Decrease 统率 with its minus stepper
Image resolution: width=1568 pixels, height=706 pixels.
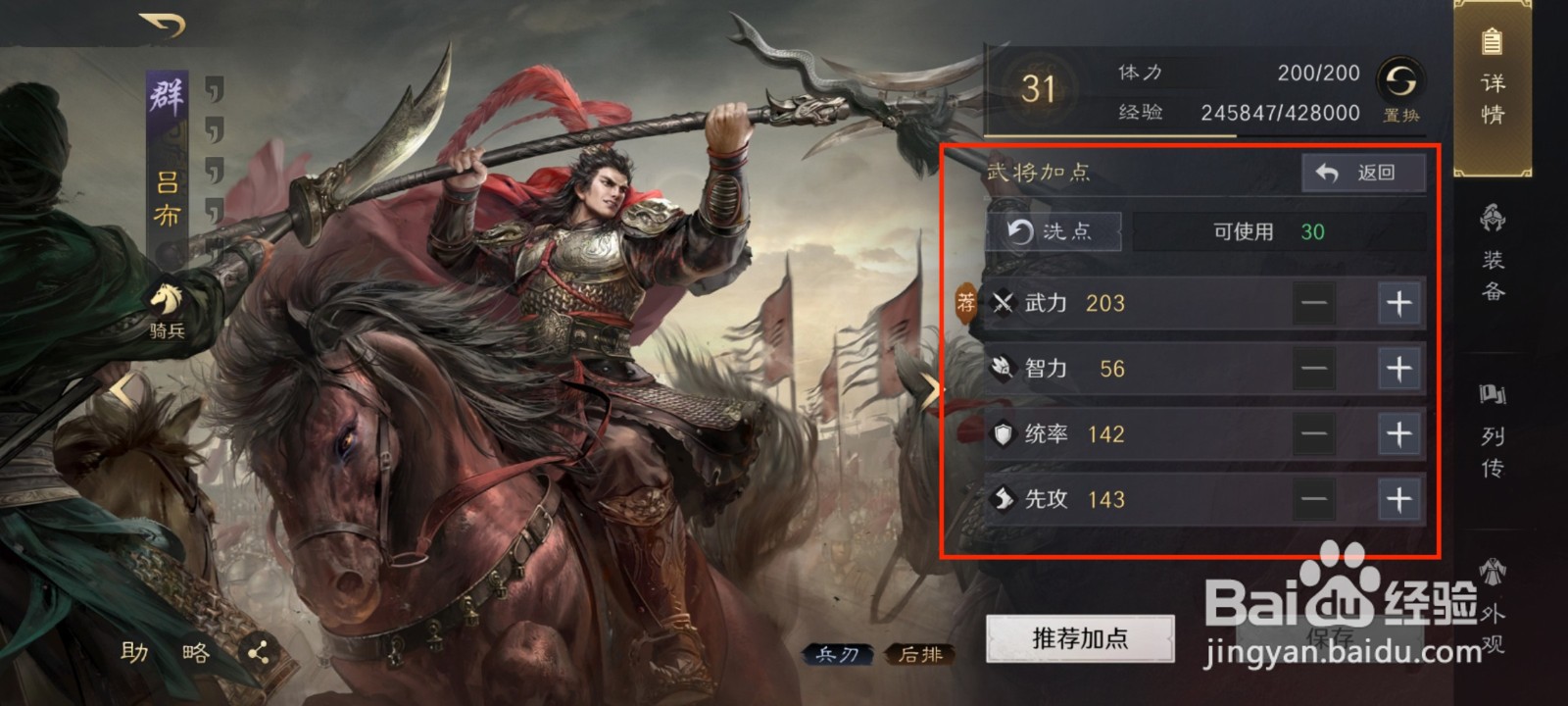[x=1314, y=434]
